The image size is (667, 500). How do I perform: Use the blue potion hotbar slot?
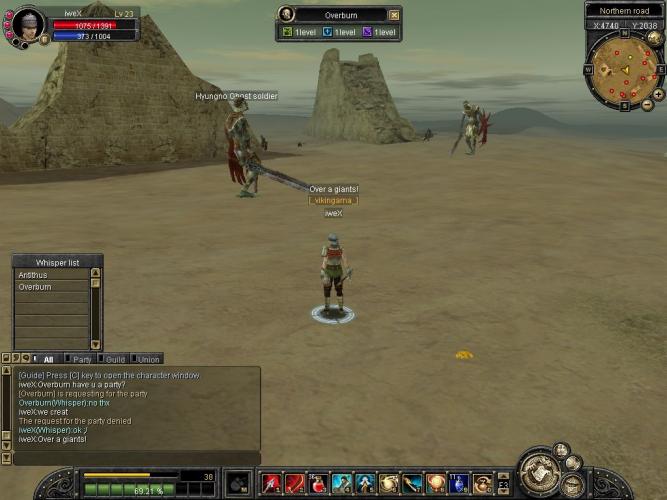[x=459, y=483]
